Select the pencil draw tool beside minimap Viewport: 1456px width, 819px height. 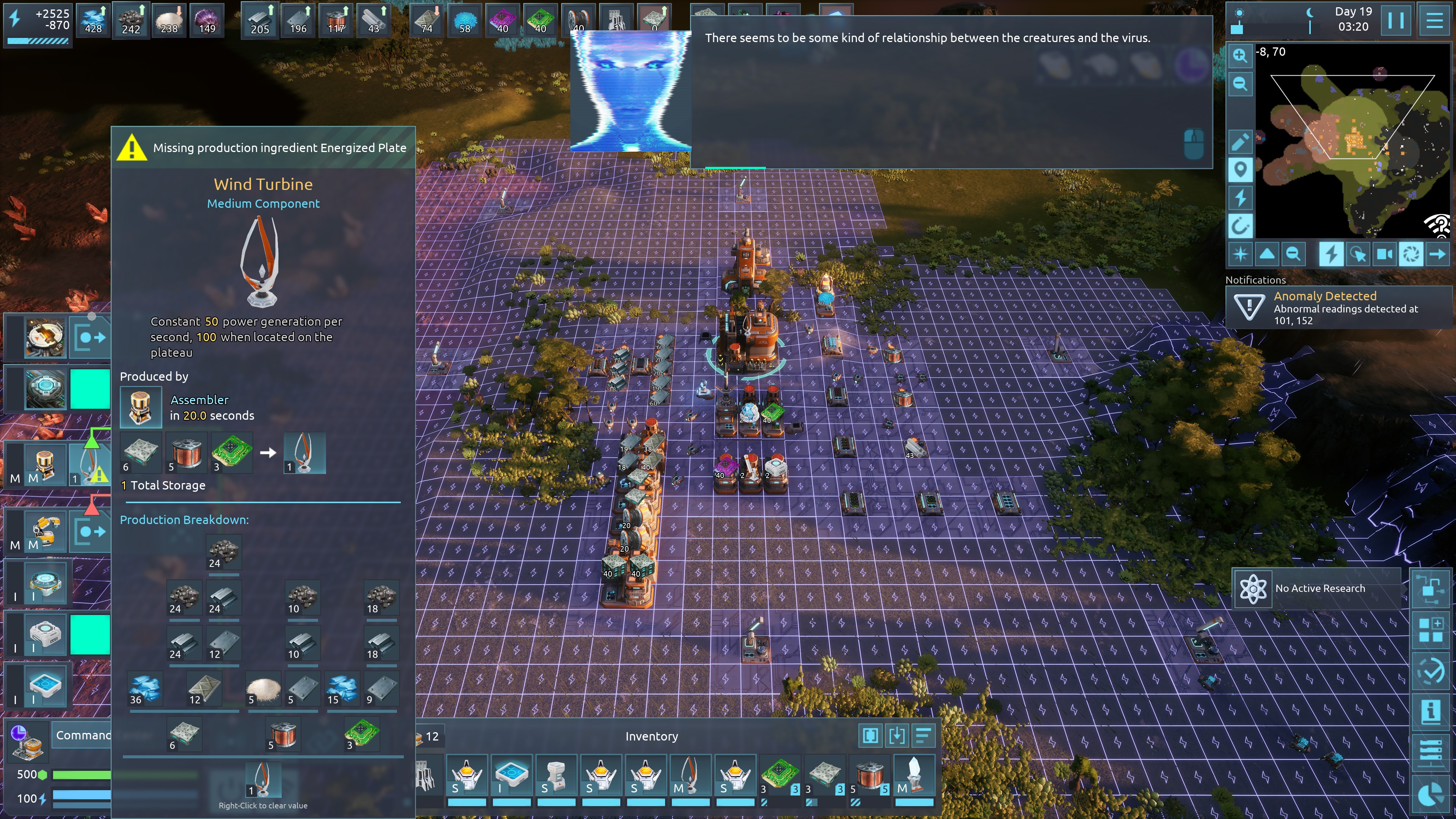(1239, 141)
